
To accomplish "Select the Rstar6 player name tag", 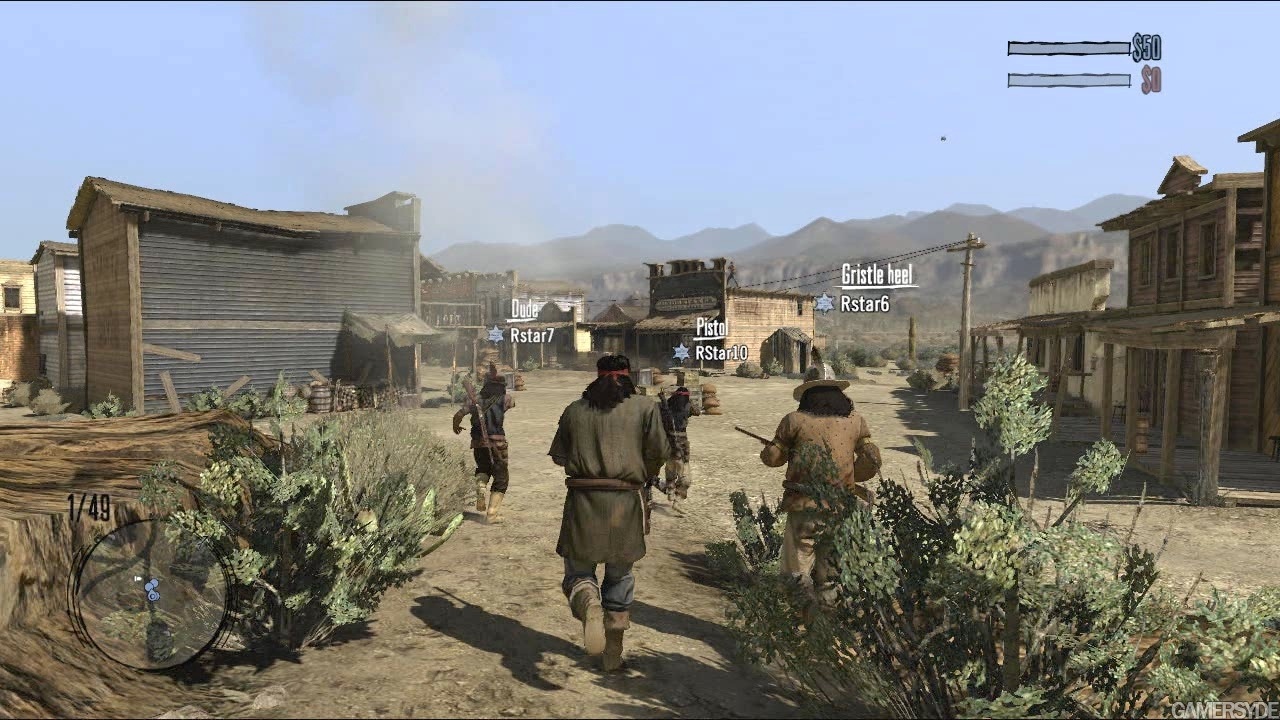I will [x=864, y=304].
